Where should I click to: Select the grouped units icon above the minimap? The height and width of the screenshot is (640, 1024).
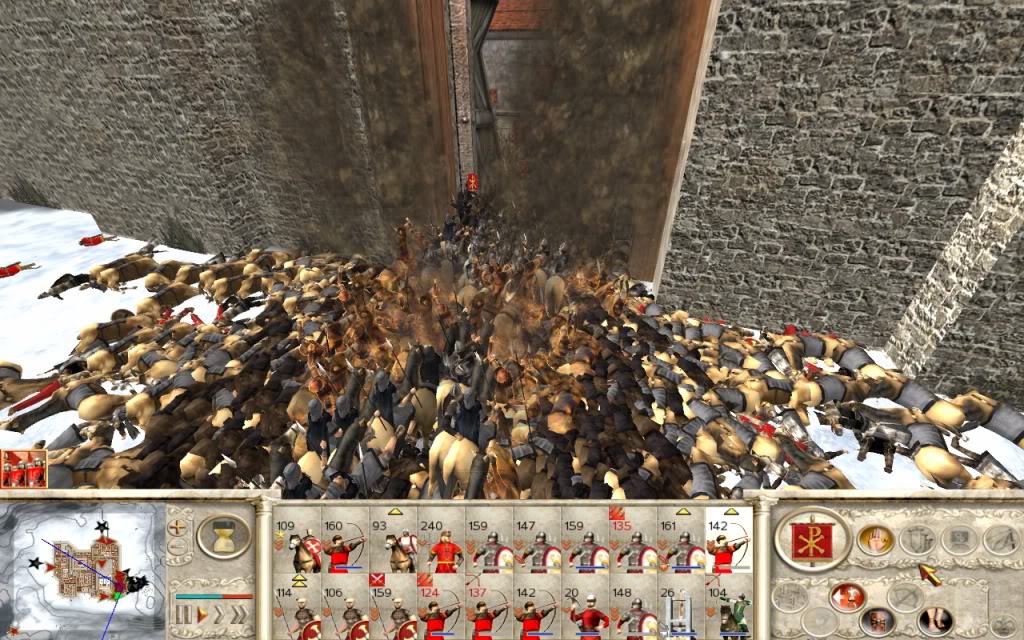click(23, 468)
